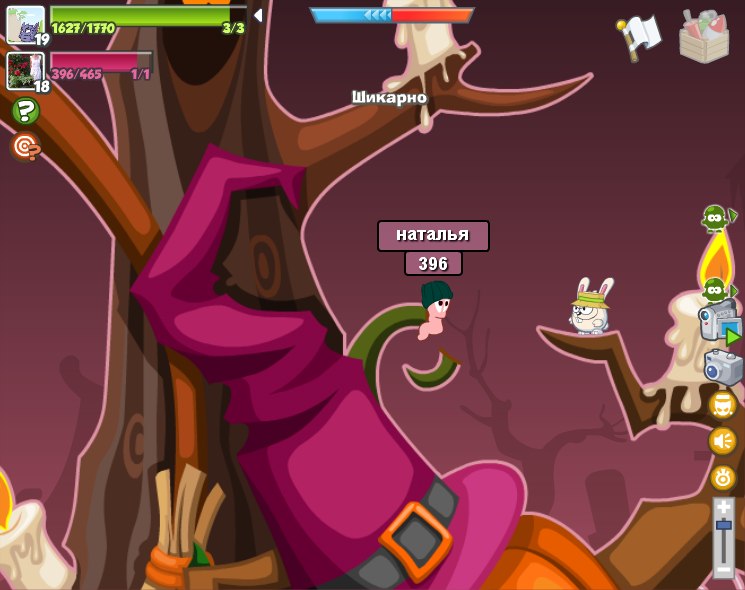Collapse the team panel with white arrow

pos(258,16)
